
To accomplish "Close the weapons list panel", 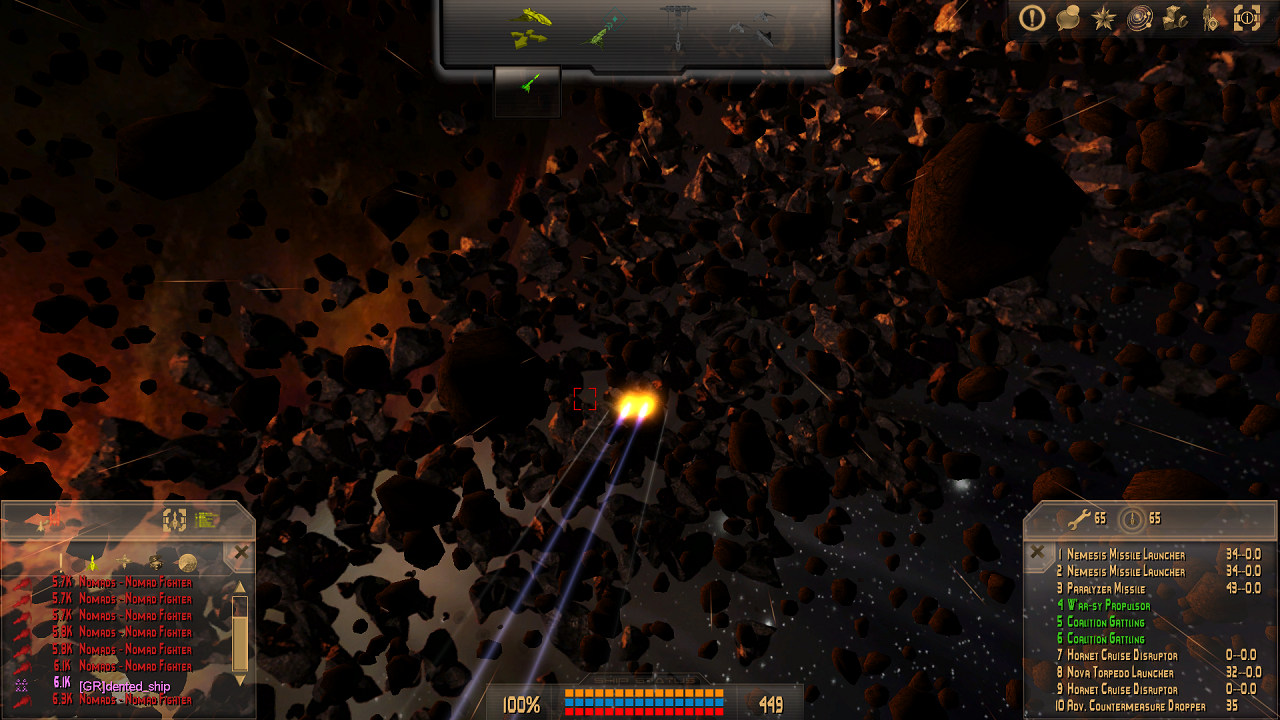I will pos(1038,552).
